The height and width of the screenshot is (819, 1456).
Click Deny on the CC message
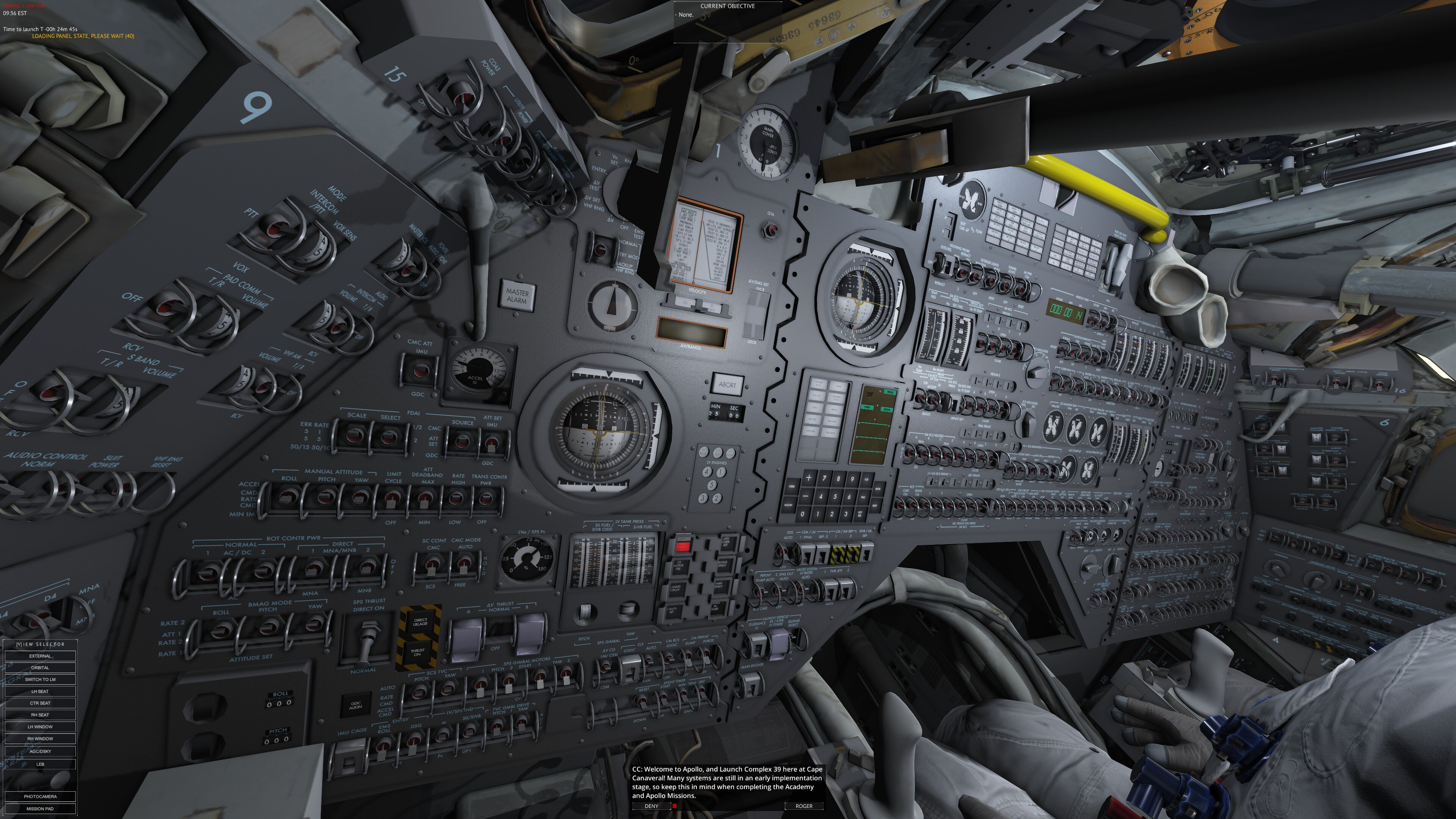651,806
